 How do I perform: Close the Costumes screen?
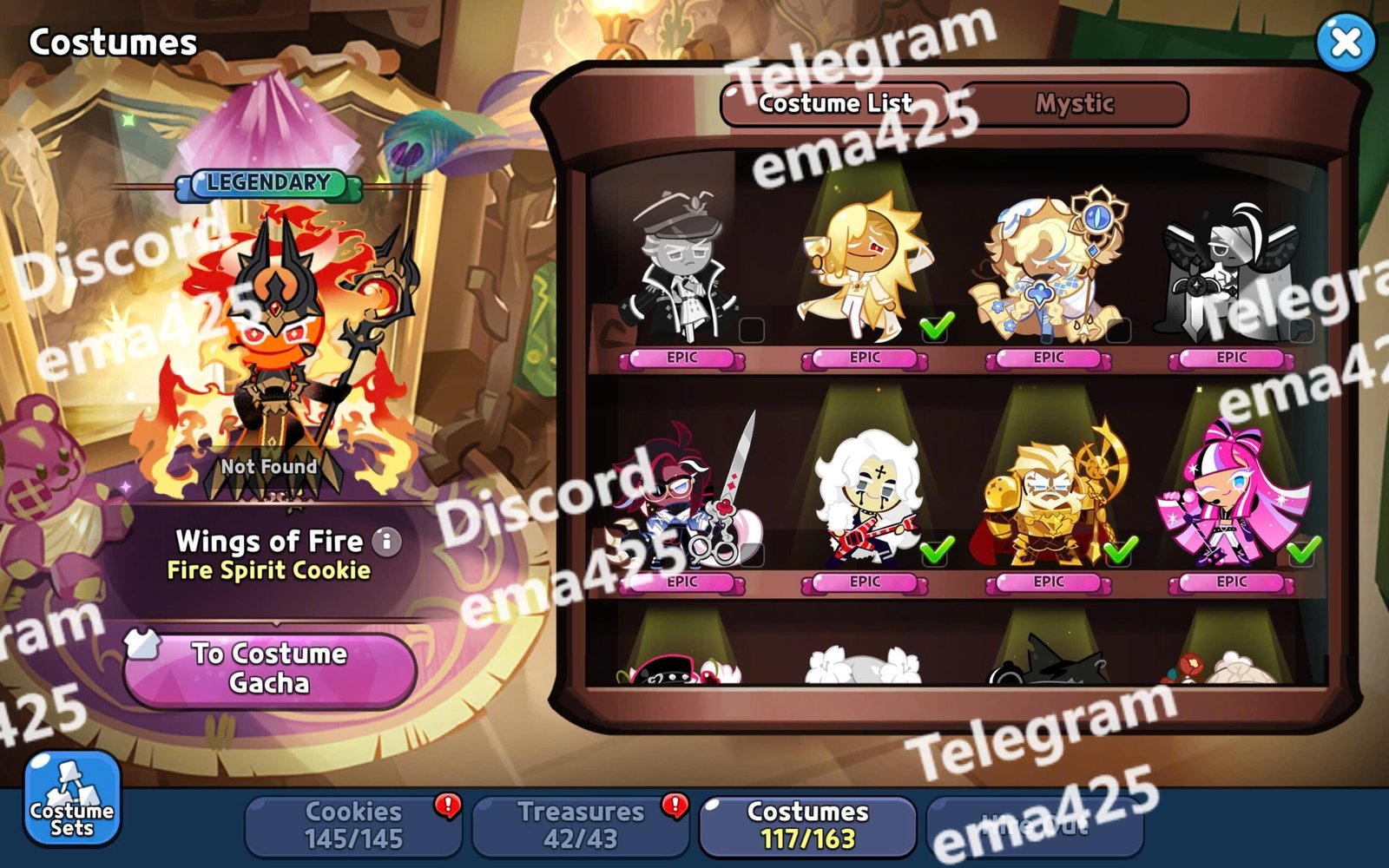pos(1346,42)
